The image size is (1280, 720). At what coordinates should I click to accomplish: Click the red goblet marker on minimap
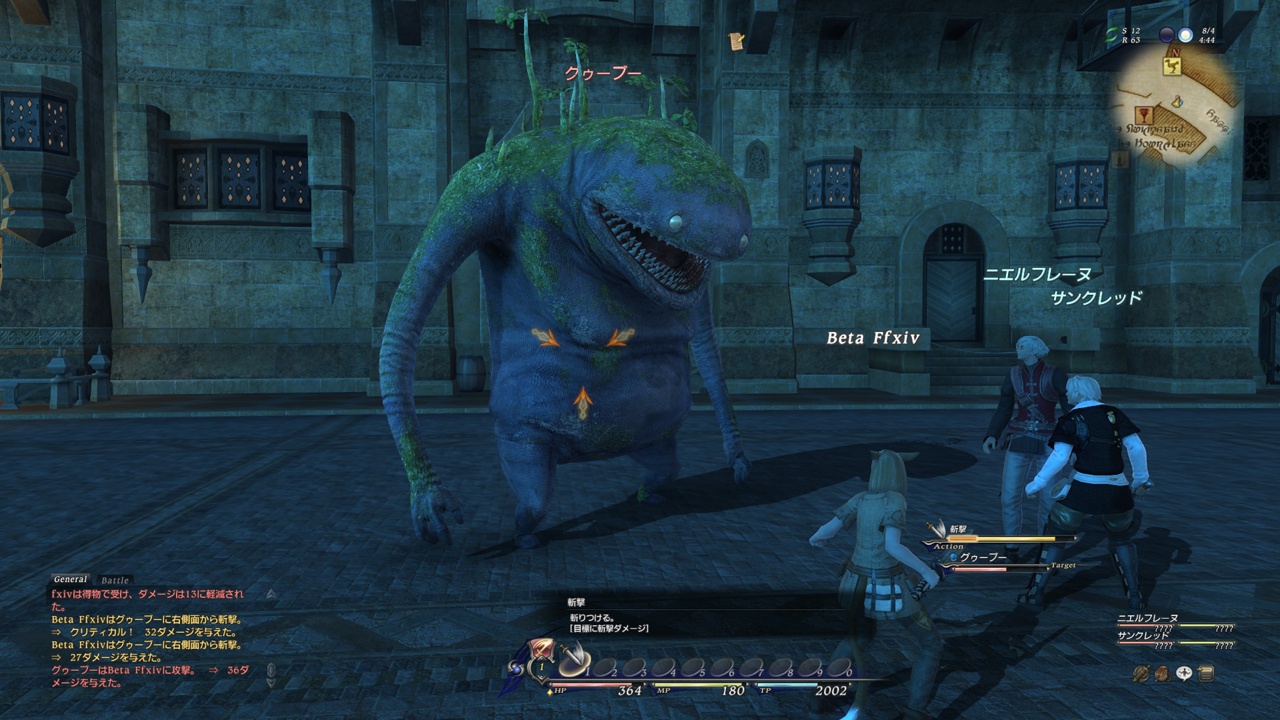pyautogui.click(x=1145, y=114)
